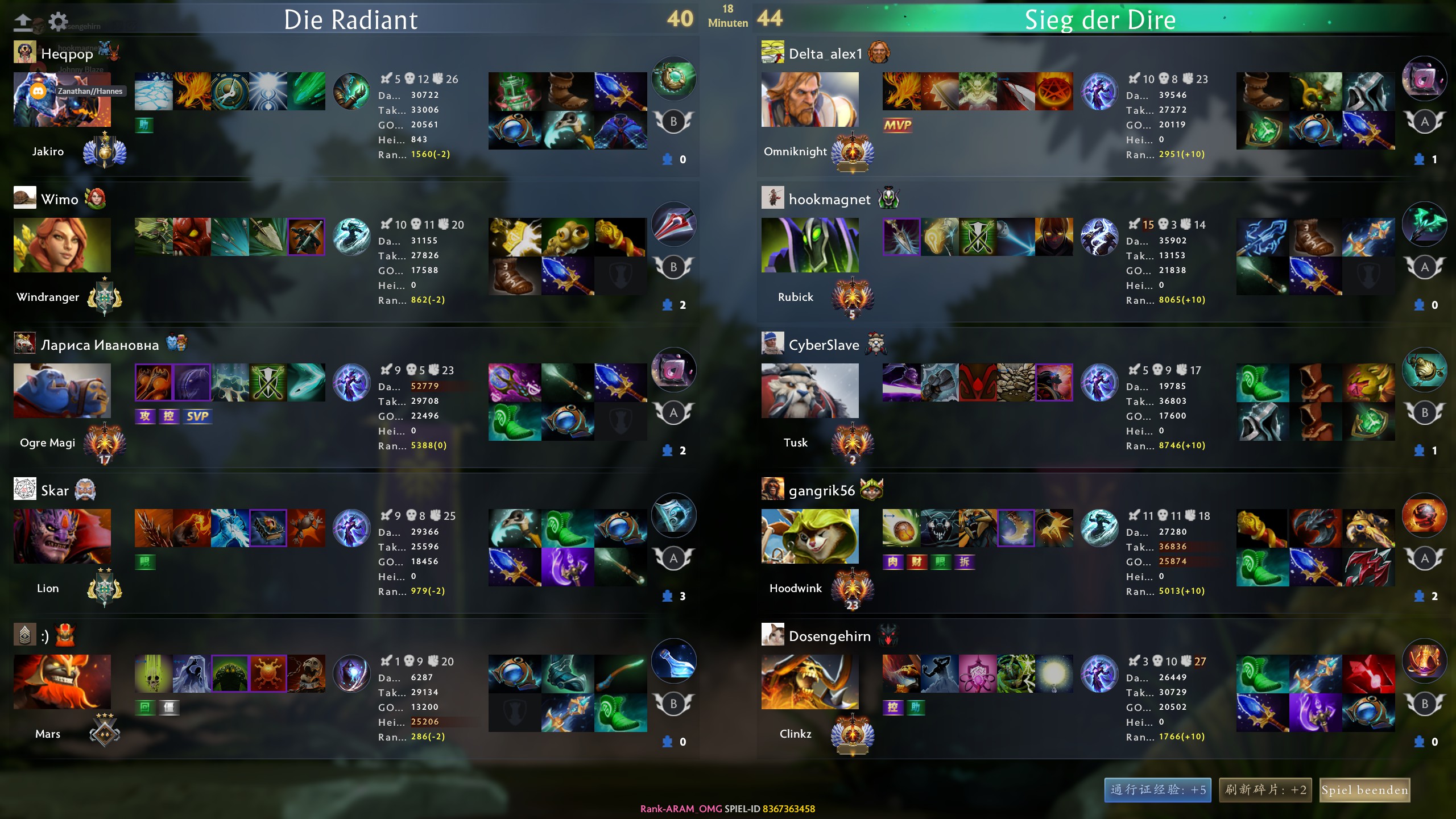Open player Heqpop's profile name

pos(67,54)
